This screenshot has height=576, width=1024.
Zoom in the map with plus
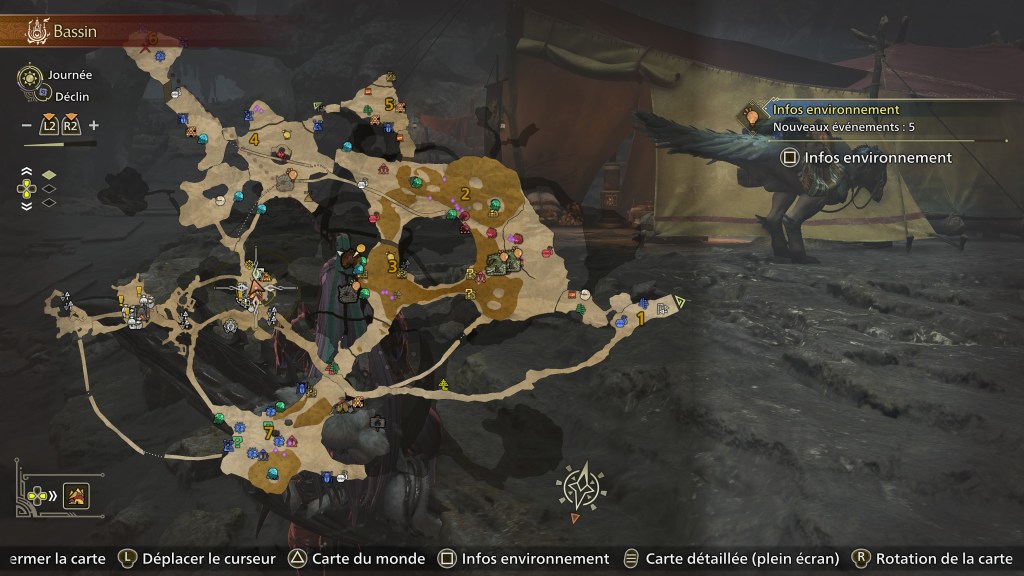(x=94, y=126)
